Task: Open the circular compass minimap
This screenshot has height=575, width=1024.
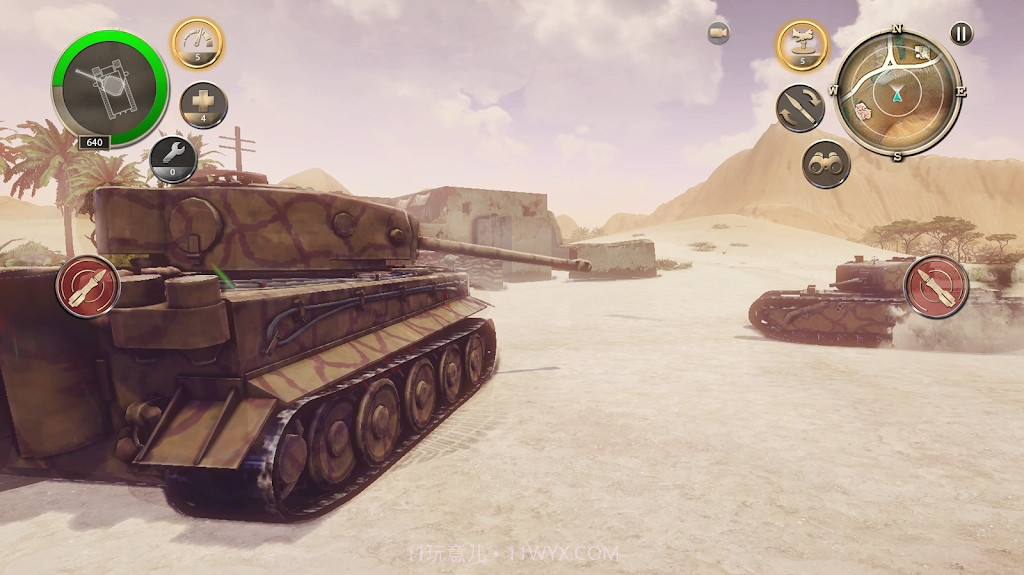Action: click(898, 92)
